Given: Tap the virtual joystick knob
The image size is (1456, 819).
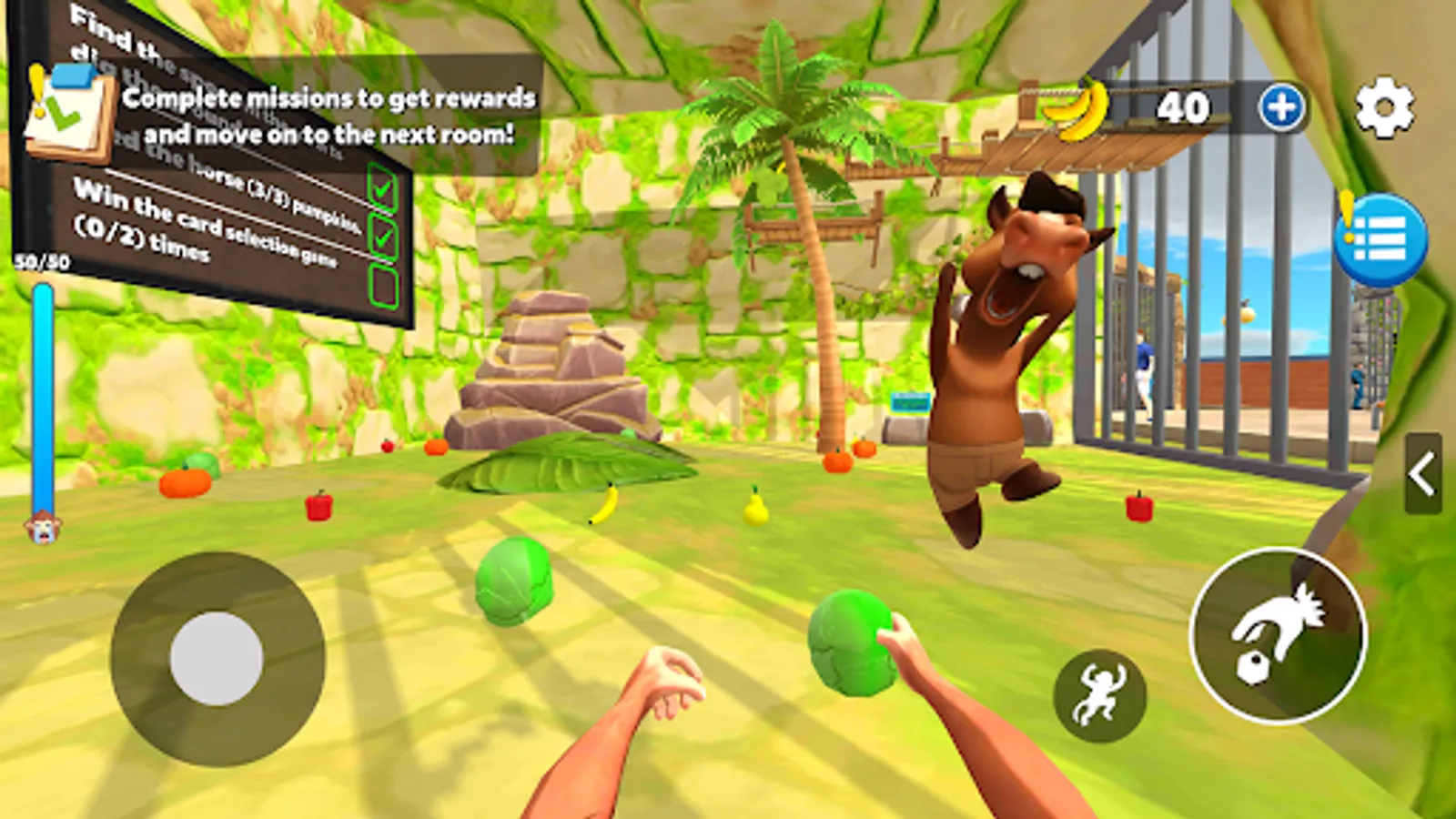Looking at the screenshot, I should 218,655.
